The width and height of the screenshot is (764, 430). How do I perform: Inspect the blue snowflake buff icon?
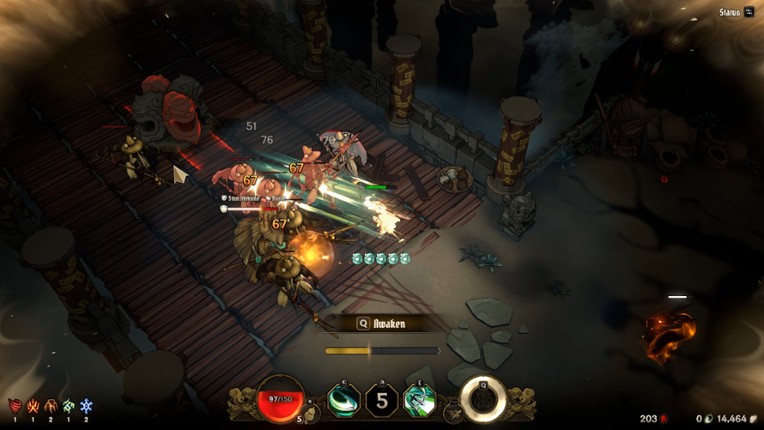pyautogui.click(x=86, y=406)
